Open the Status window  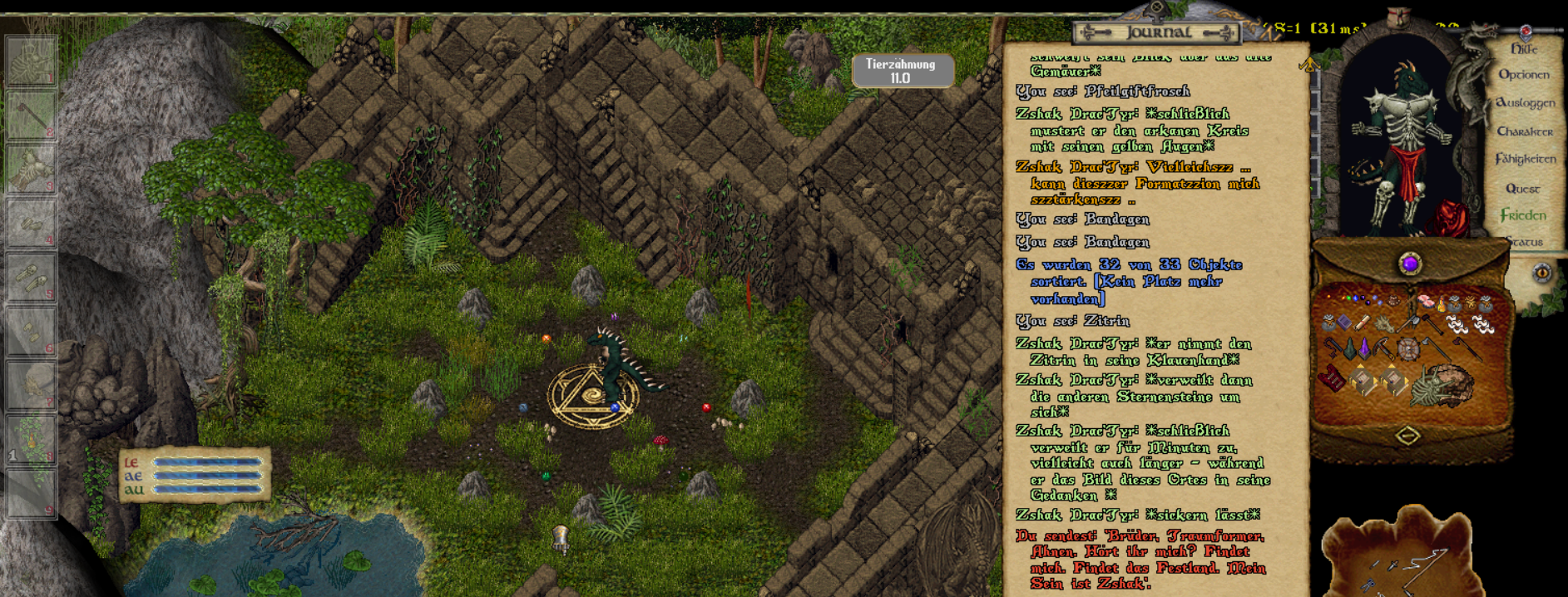click(x=1524, y=242)
